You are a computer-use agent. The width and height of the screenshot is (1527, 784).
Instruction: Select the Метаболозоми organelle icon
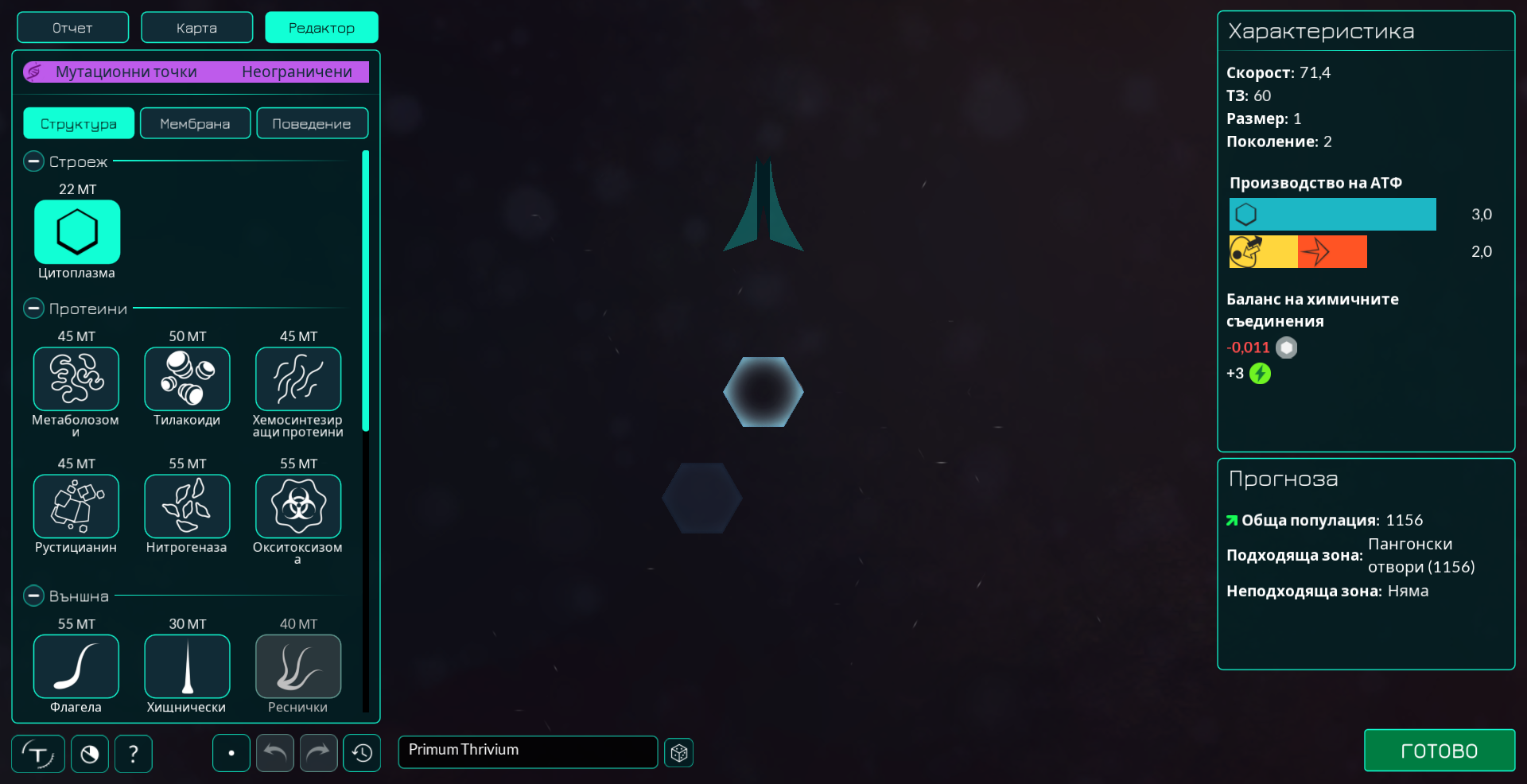[76, 378]
